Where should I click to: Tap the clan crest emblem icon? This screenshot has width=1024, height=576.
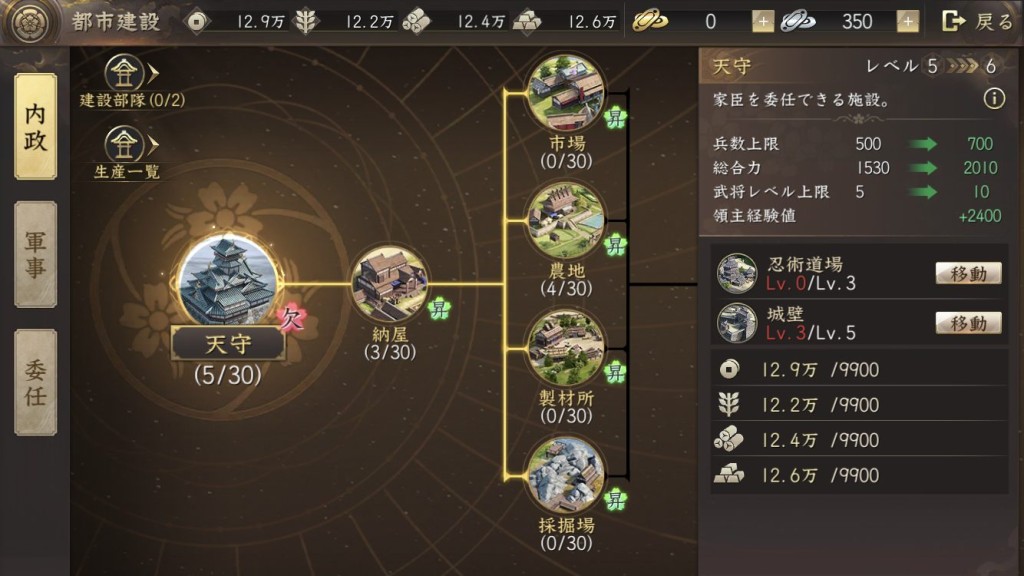(28, 22)
